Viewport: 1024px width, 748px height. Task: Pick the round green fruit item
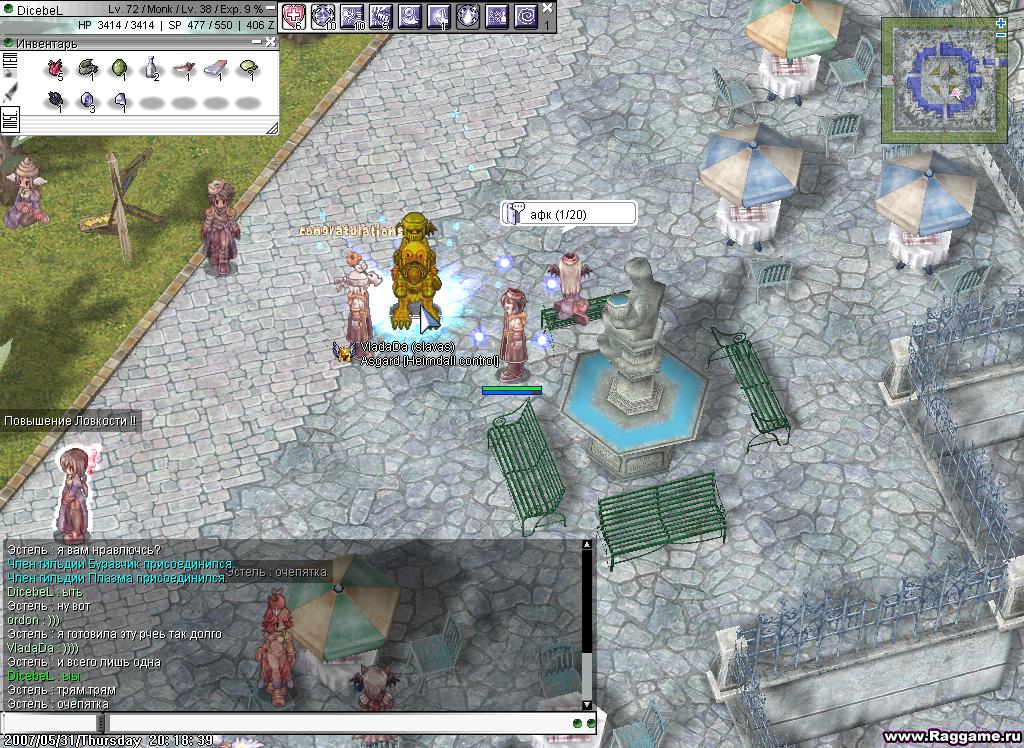coord(119,68)
